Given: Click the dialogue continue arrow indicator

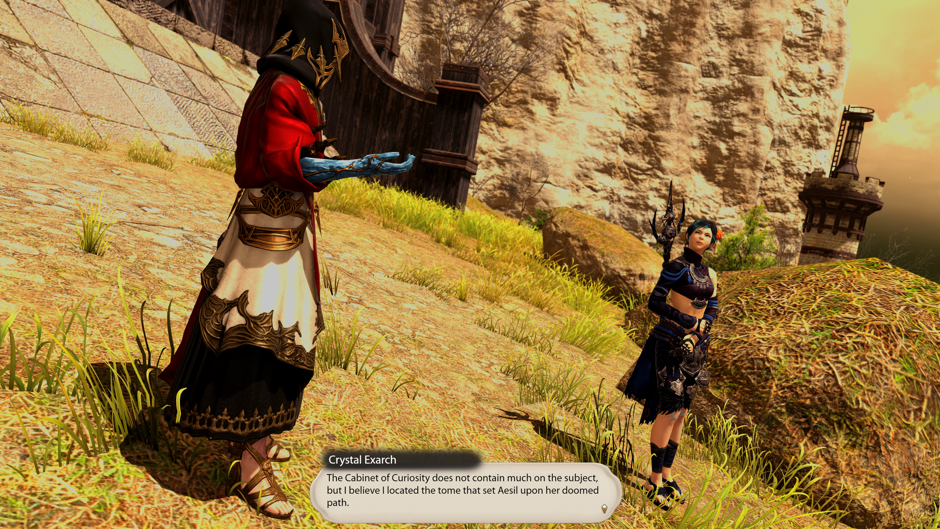Looking at the screenshot, I should 604,510.
